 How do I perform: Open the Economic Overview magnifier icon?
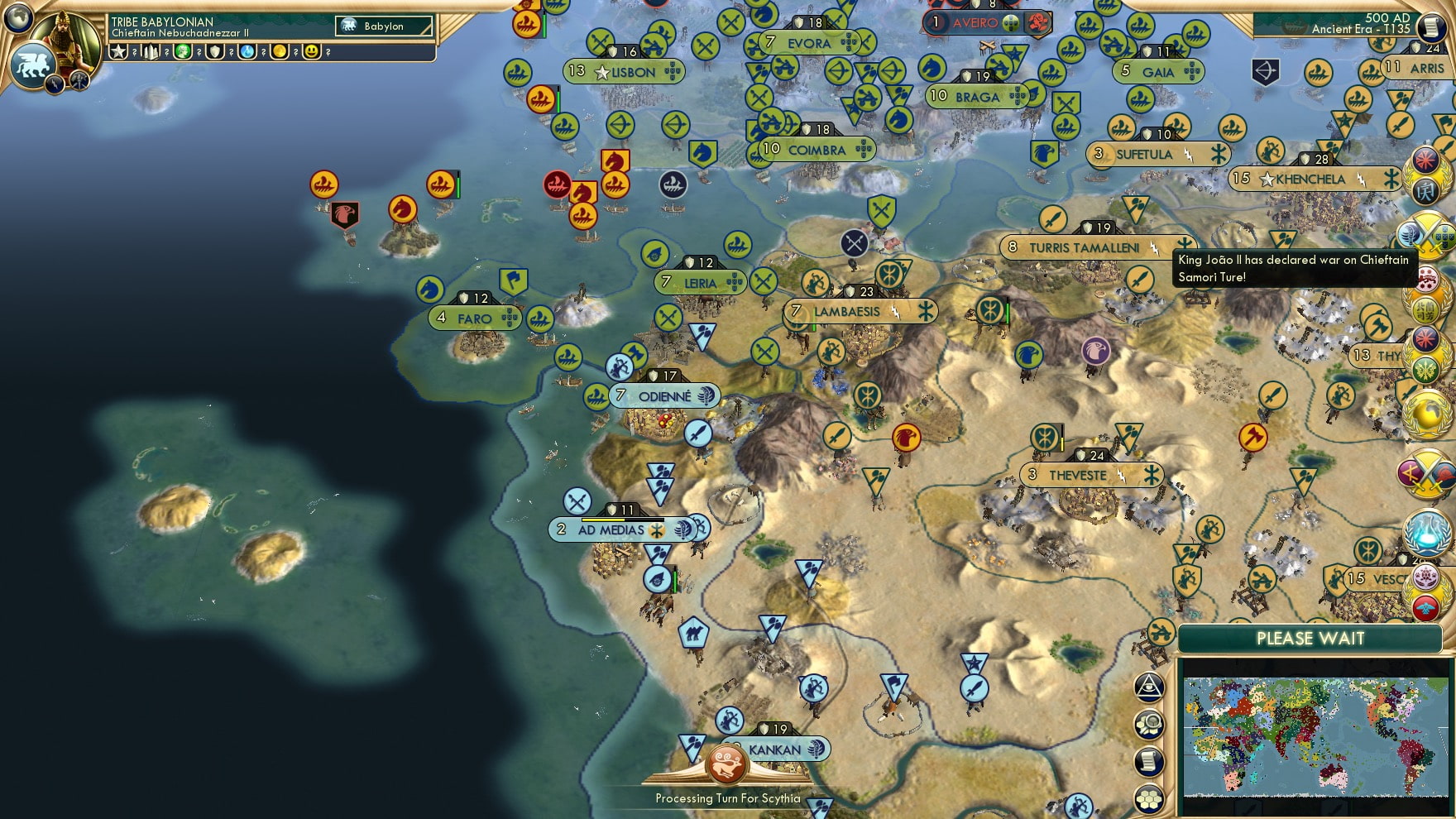click(1149, 723)
